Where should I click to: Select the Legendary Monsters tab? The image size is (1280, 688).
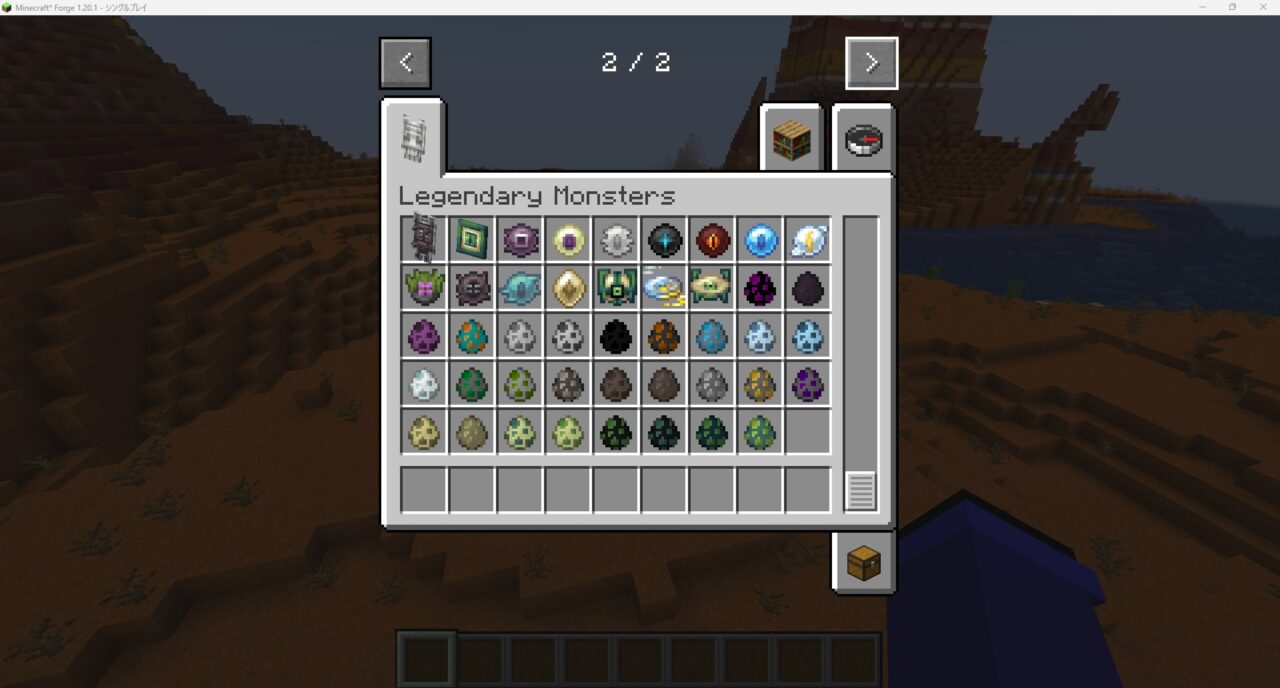point(413,137)
